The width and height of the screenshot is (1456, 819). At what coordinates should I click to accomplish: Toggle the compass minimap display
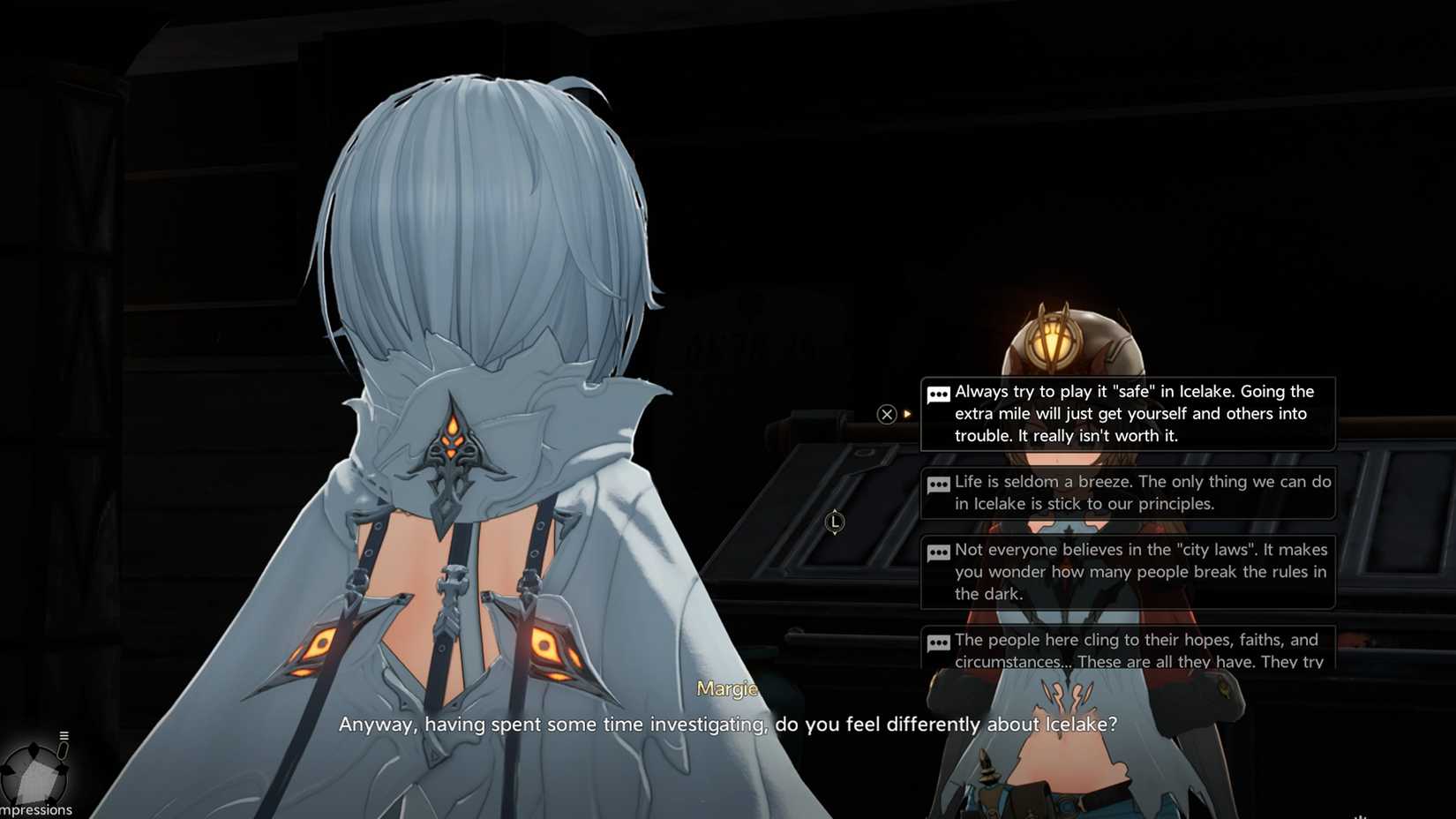(33, 774)
